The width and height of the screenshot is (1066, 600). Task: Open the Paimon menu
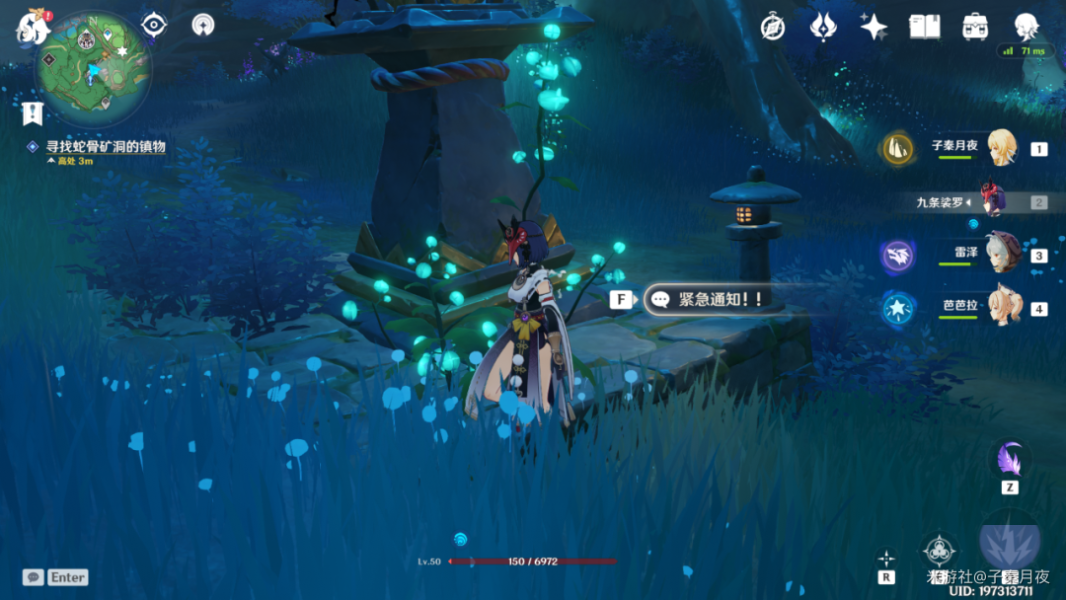click(31, 28)
